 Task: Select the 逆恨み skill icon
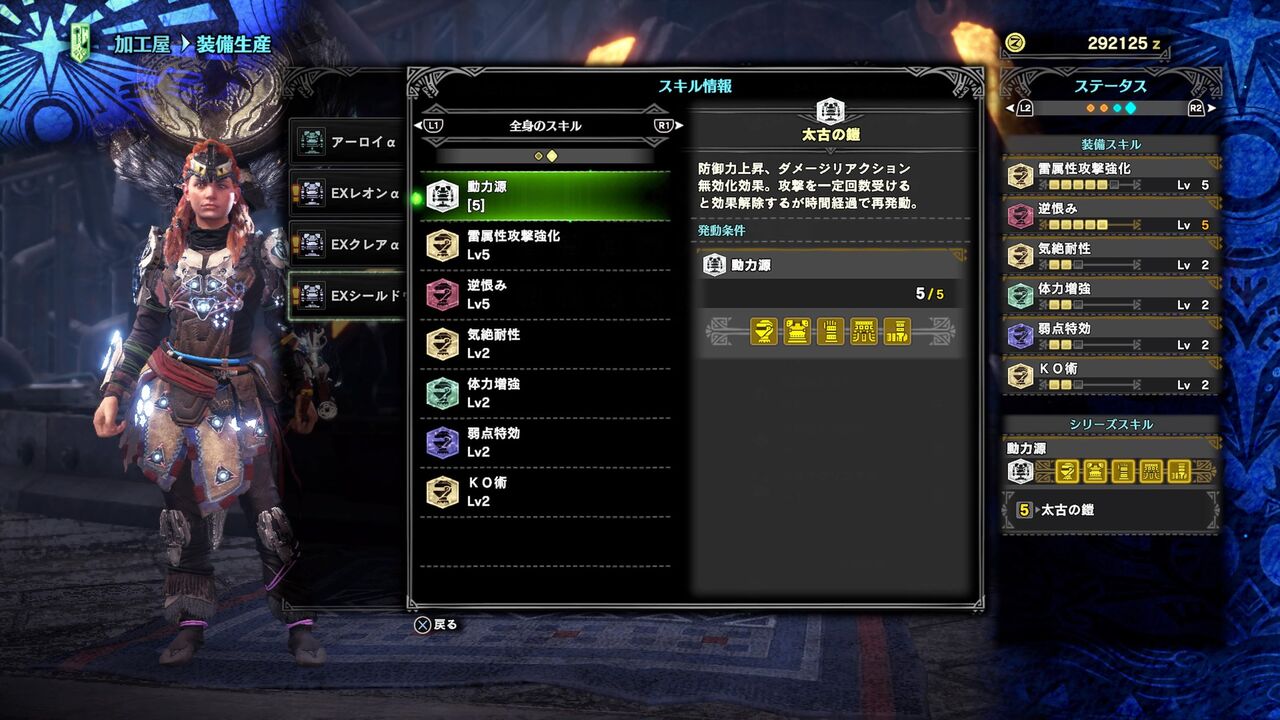click(441, 295)
